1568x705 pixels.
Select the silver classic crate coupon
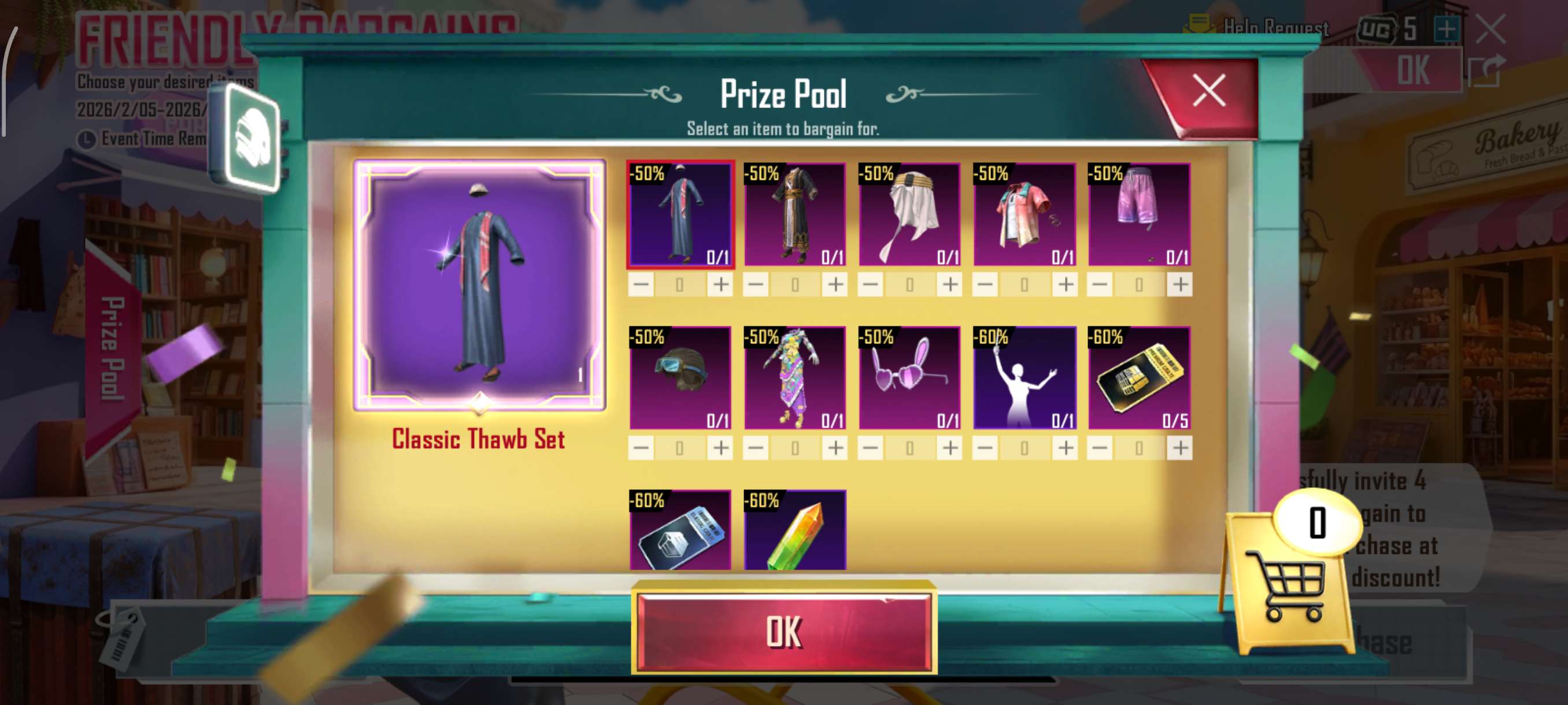pos(680,530)
